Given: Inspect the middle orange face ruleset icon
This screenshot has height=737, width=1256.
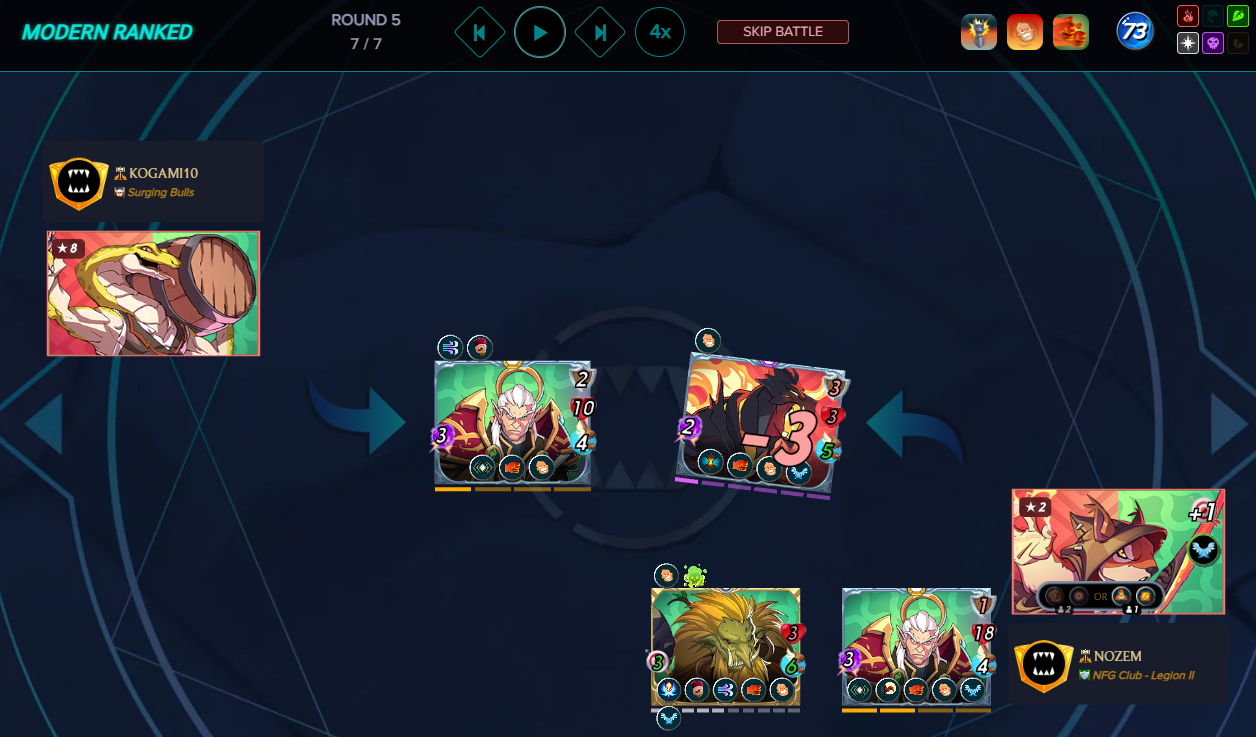Looking at the screenshot, I should click(1025, 32).
